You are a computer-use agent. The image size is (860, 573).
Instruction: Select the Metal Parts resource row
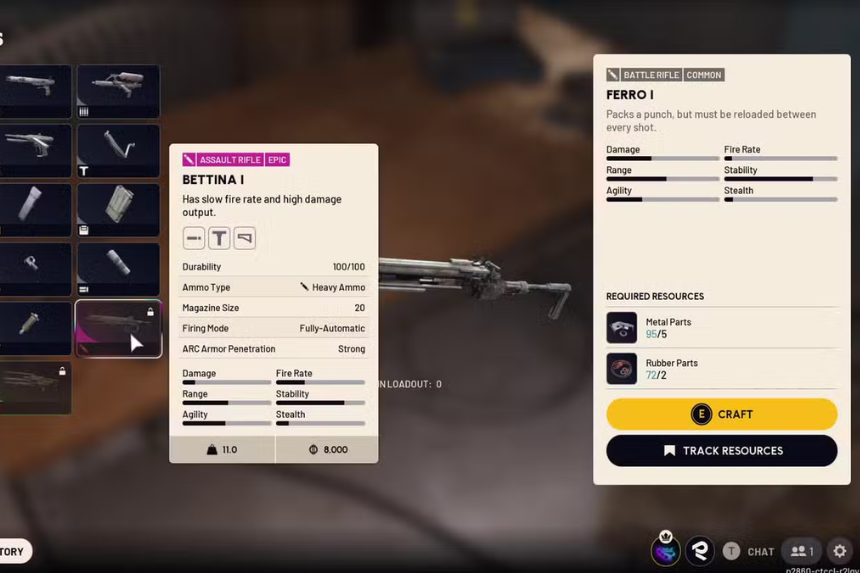click(x=721, y=328)
